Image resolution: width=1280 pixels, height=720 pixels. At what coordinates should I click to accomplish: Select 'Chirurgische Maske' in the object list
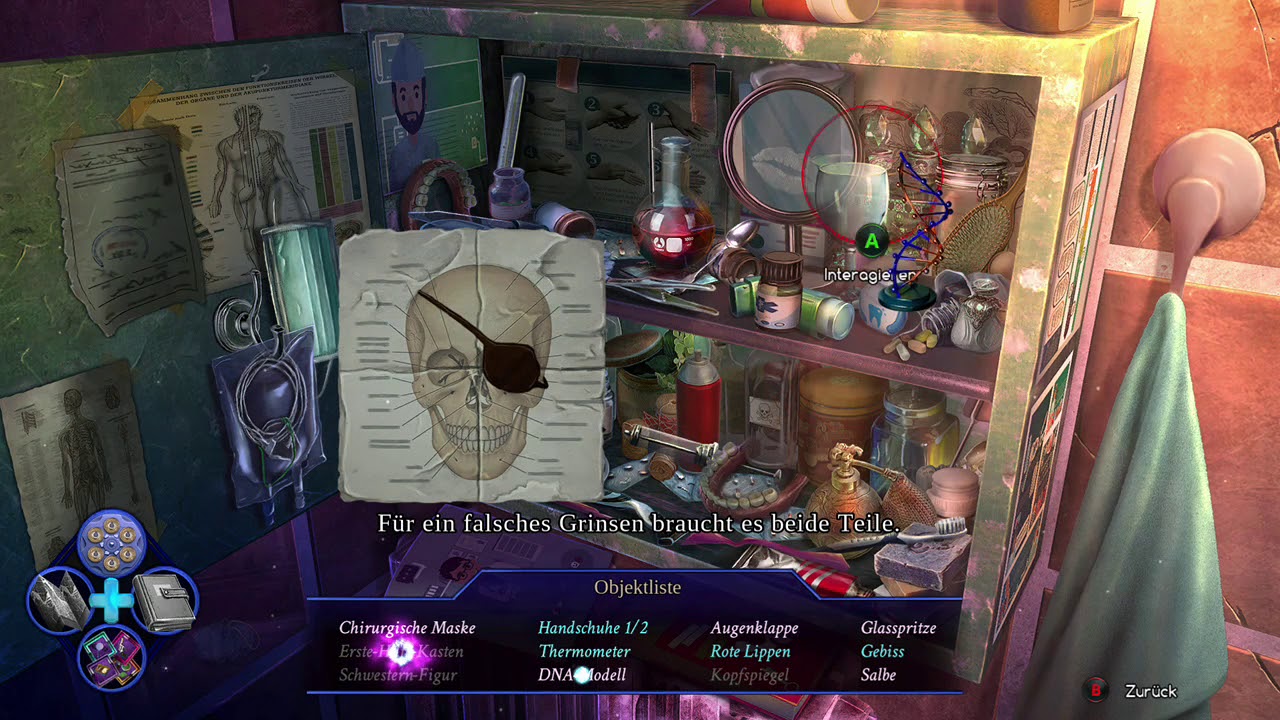point(407,628)
